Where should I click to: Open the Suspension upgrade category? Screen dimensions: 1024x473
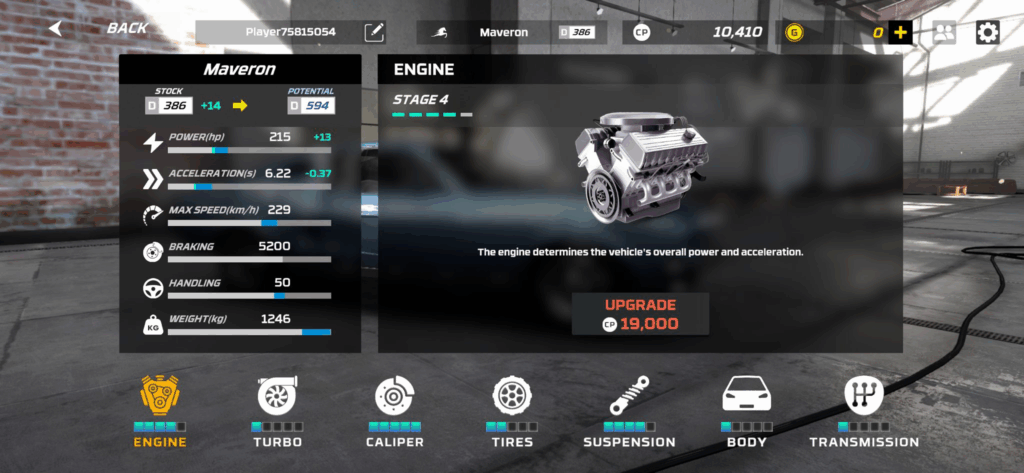(x=629, y=410)
